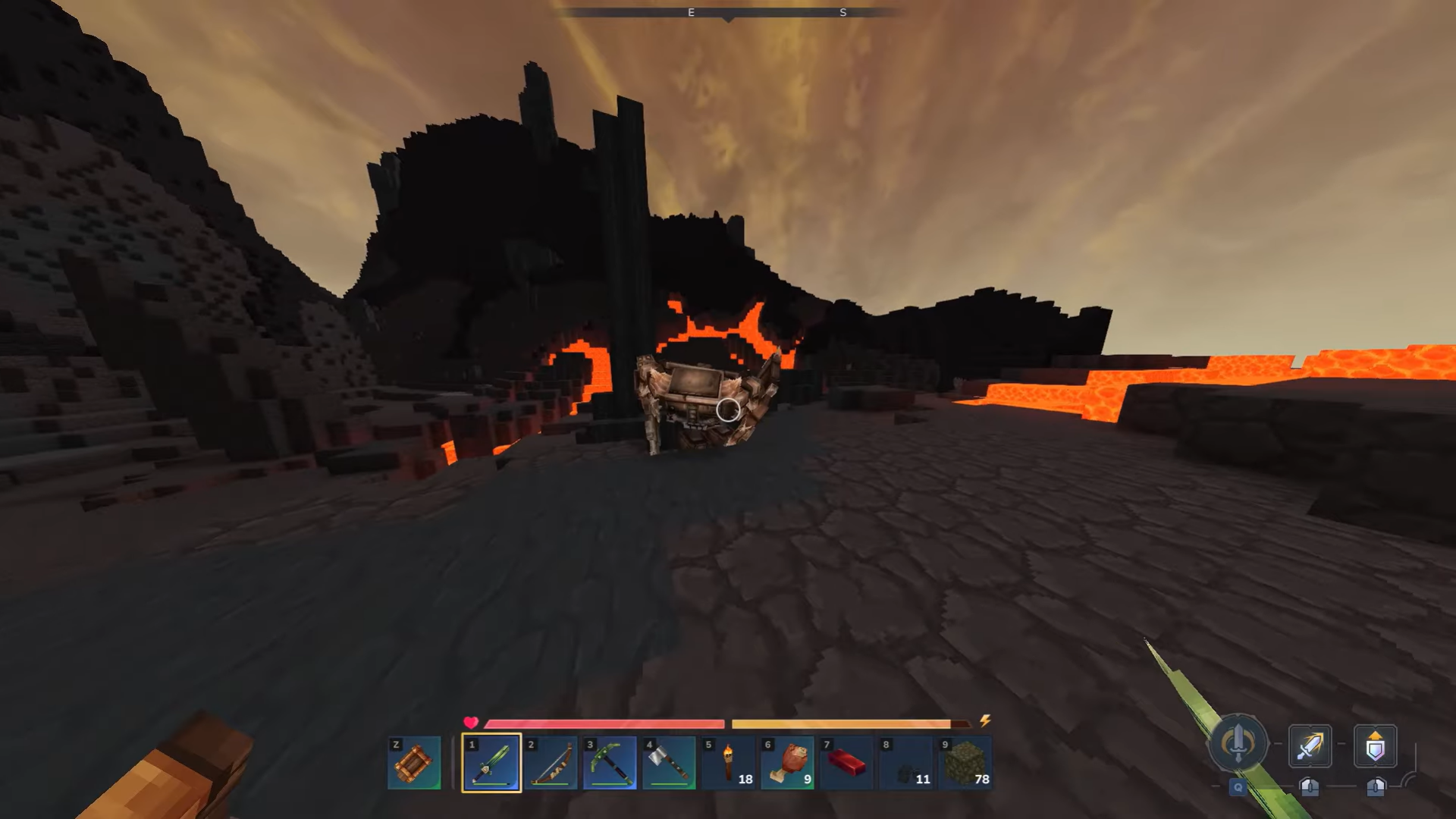This screenshot has height=819, width=1456.
Task: Select the green sword in slot 1
Action: tap(491, 762)
